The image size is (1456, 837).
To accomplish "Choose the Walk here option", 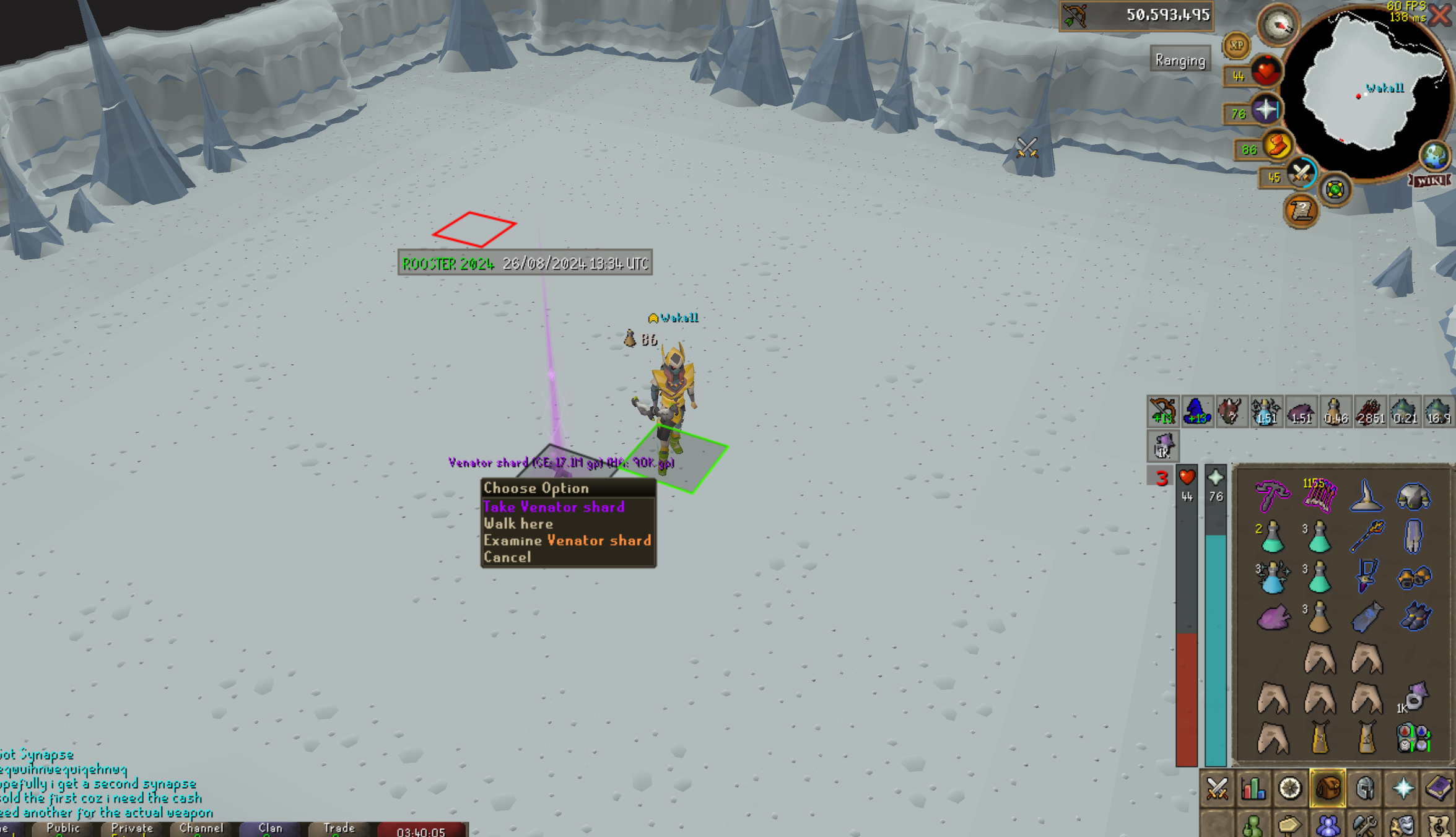I will (x=518, y=524).
